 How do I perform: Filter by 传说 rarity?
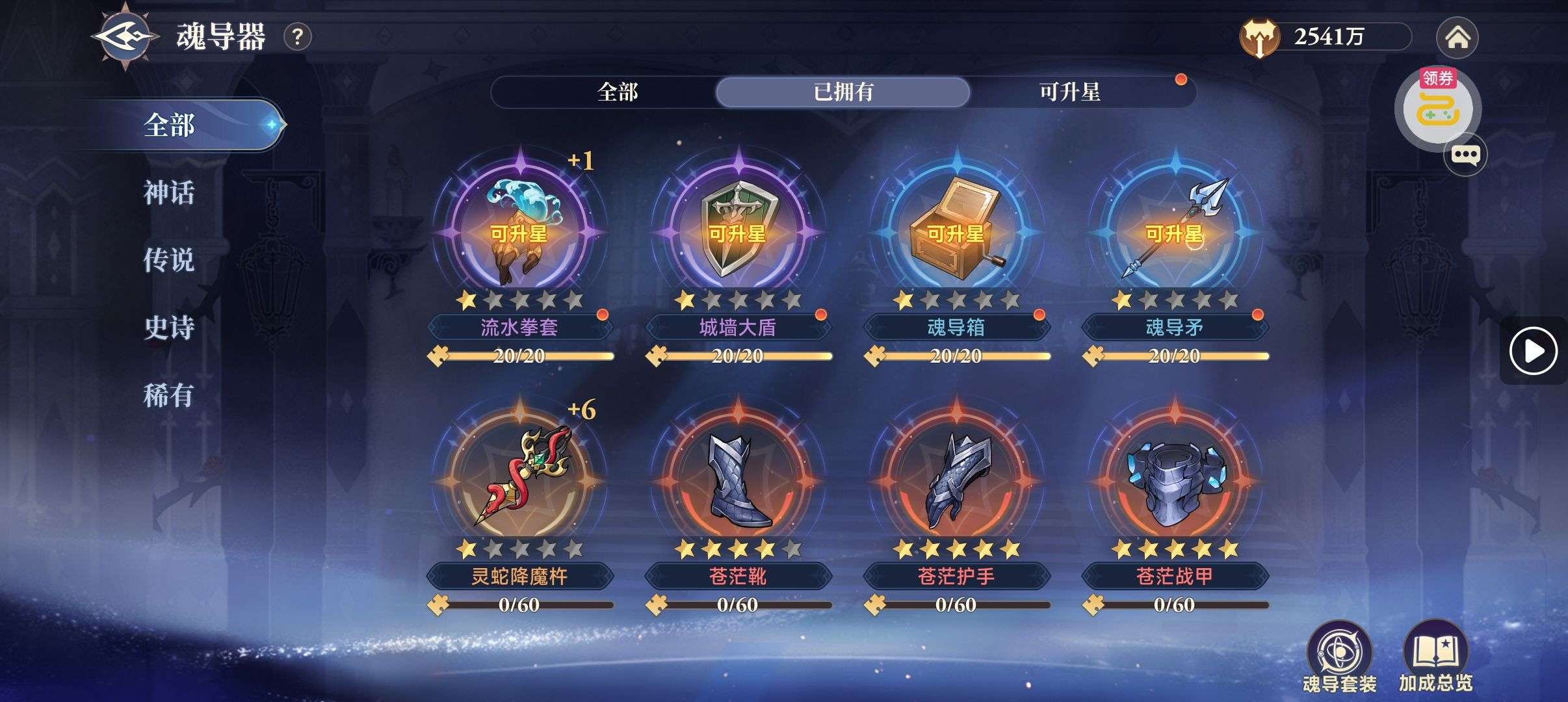[x=169, y=260]
